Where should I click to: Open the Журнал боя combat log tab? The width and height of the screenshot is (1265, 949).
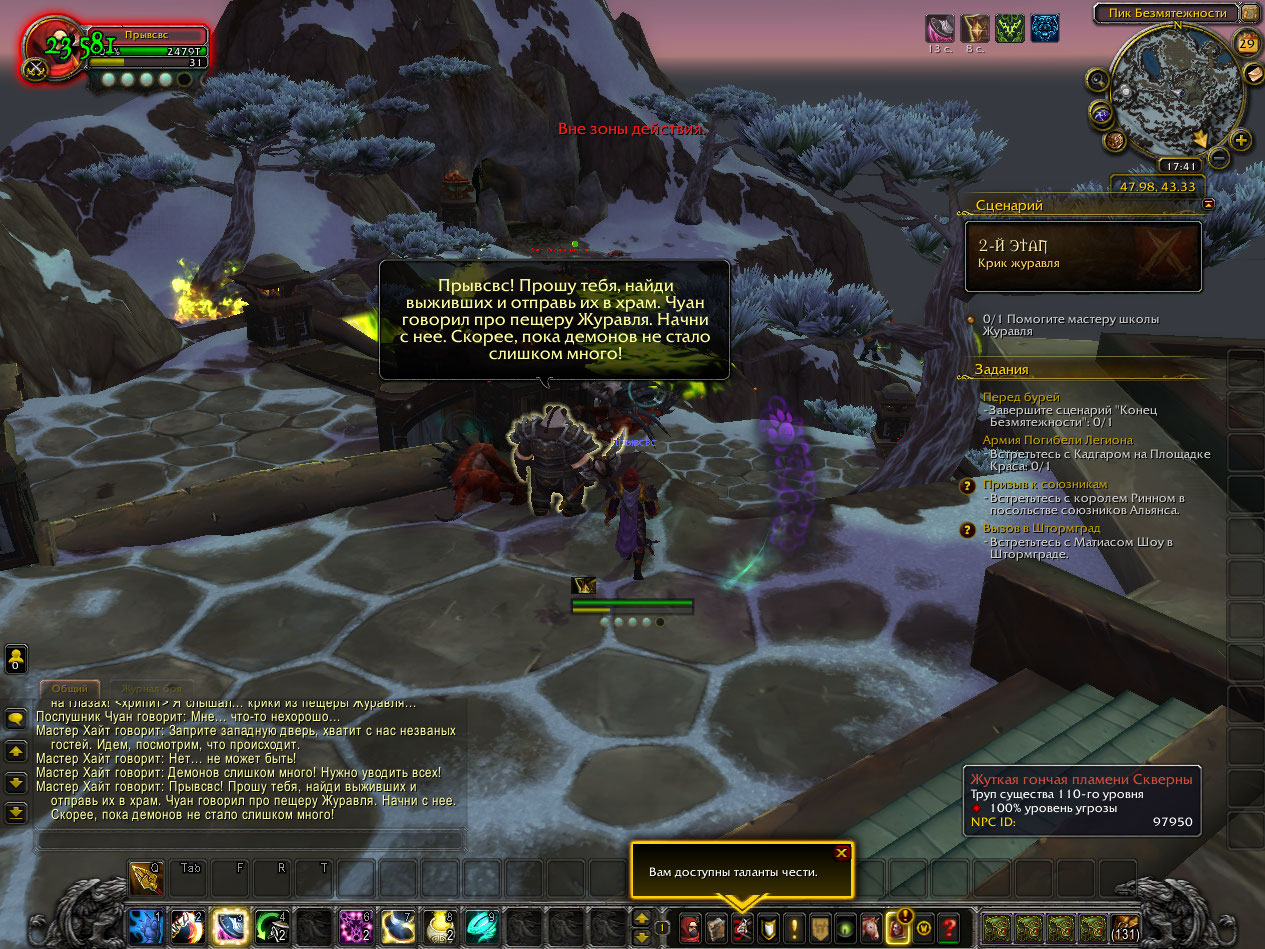(152, 689)
